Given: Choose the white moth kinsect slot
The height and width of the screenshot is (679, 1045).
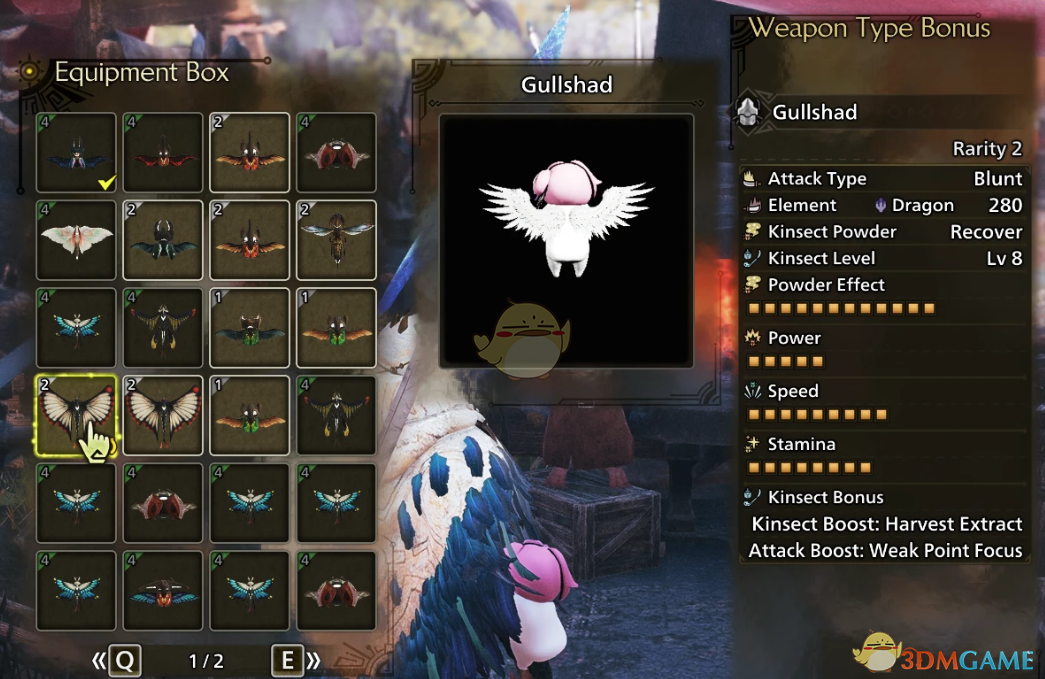Looking at the screenshot, I should [x=77, y=240].
